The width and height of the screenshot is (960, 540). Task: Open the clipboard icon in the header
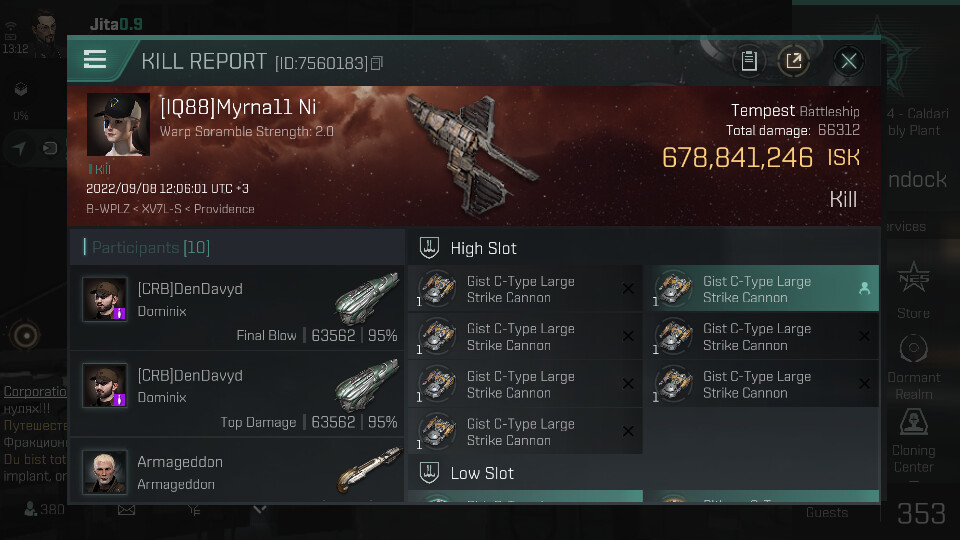pyautogui.click(x=748, y=61)
